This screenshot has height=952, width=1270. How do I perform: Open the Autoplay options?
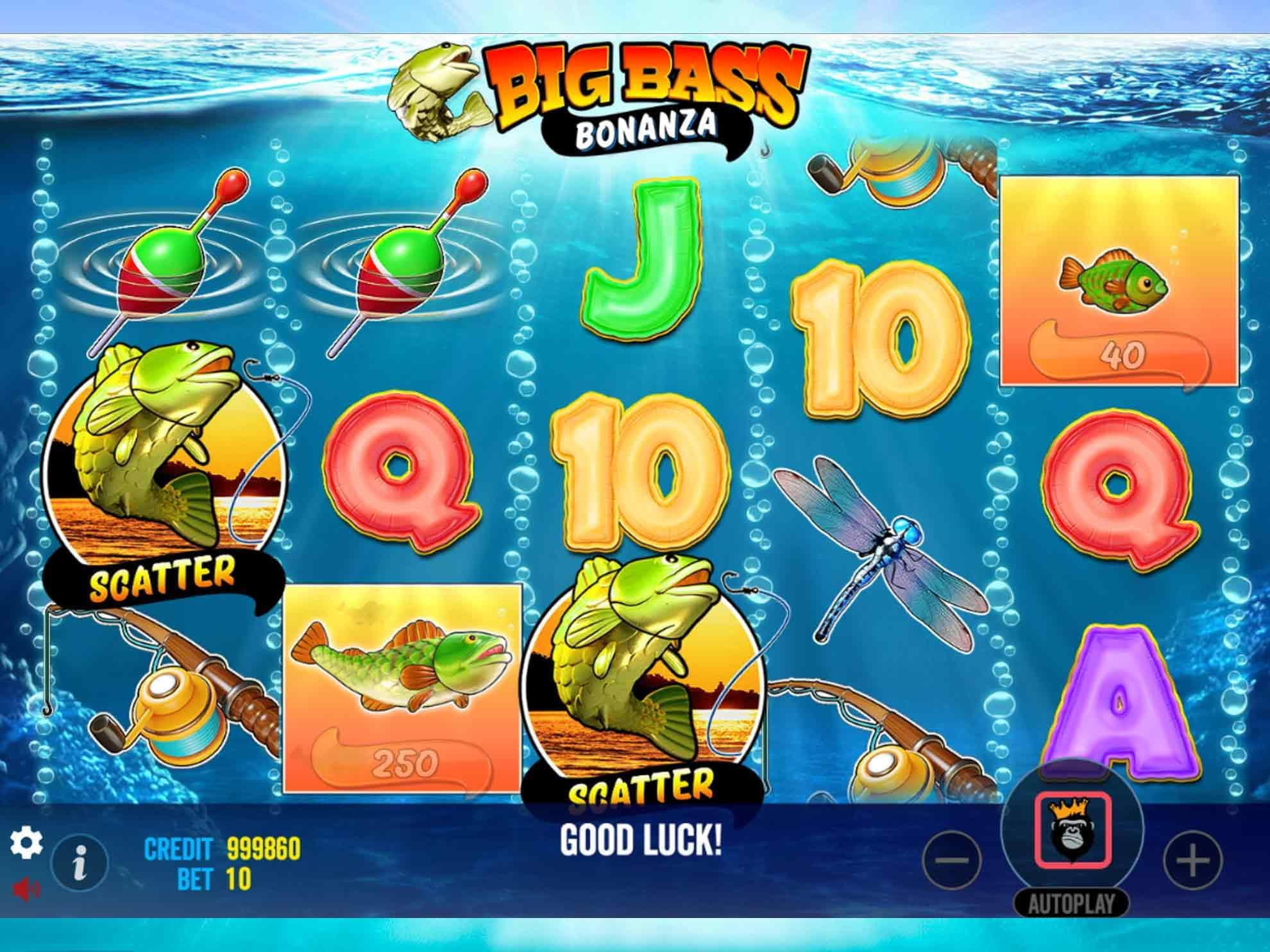1071,904
